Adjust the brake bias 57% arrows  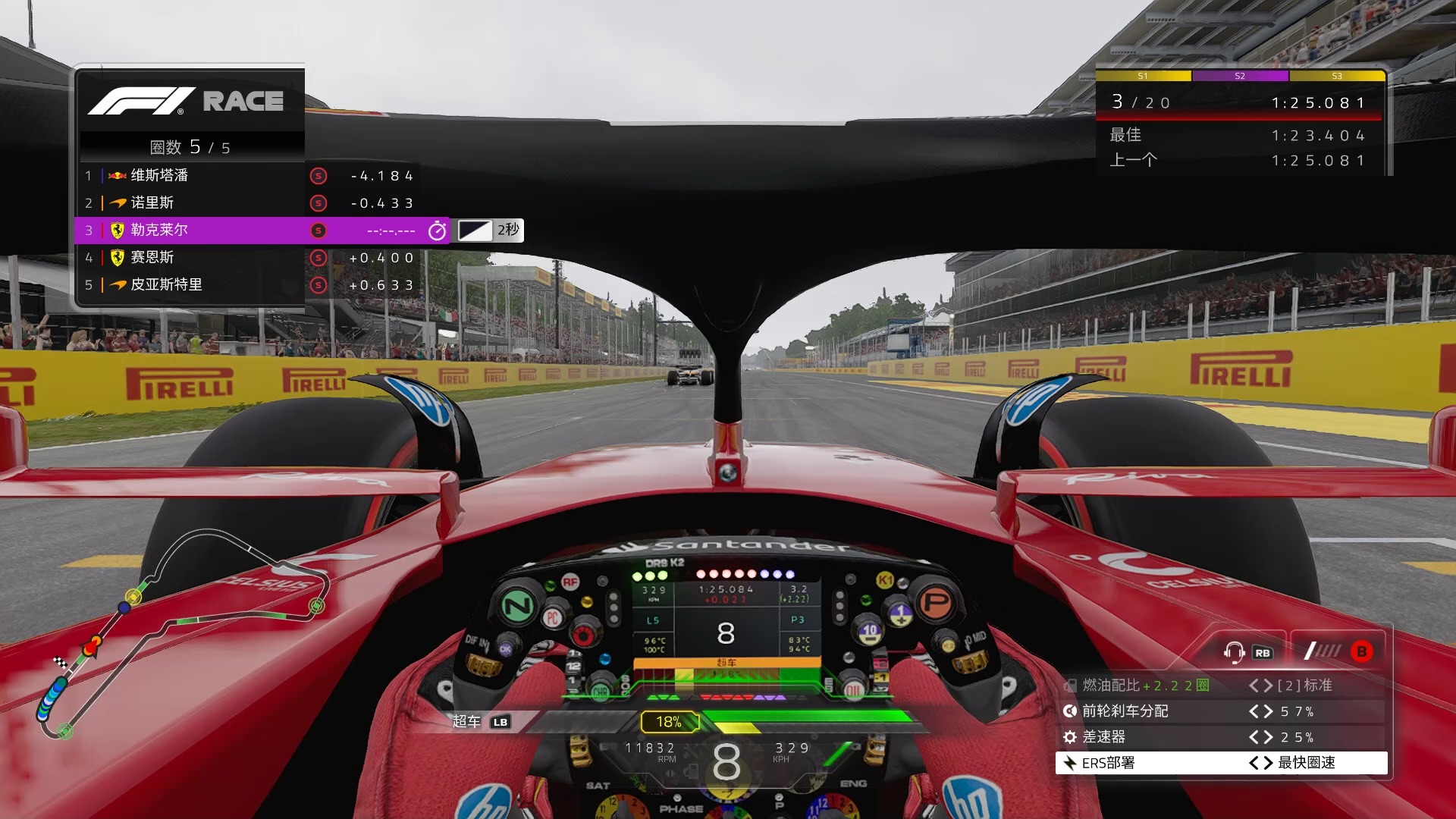(1261, 711)
